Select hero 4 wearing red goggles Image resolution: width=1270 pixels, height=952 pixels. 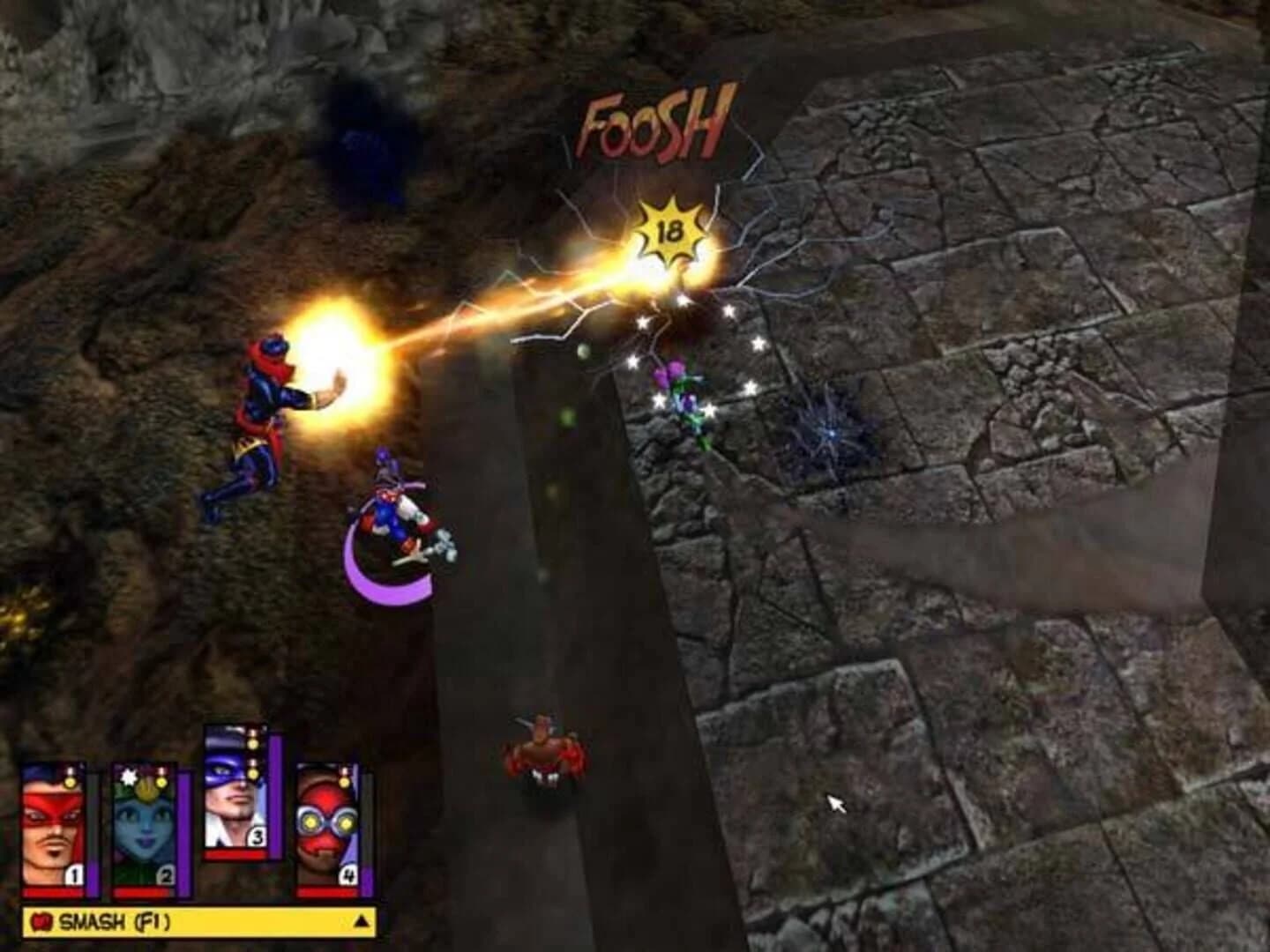coord(325,828)
